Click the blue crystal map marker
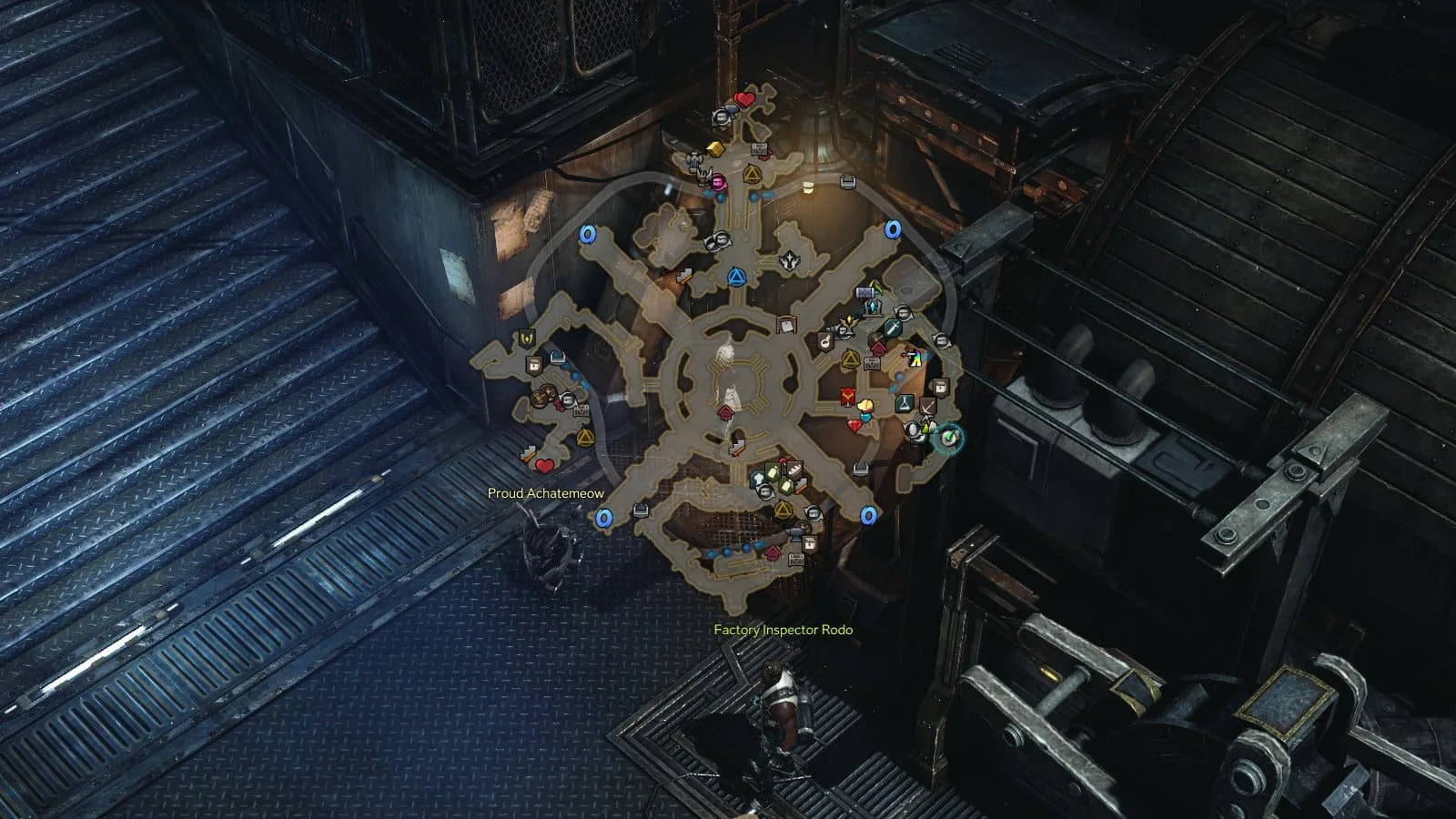This screenshot has height=819, width=1456. pos(874,307)
